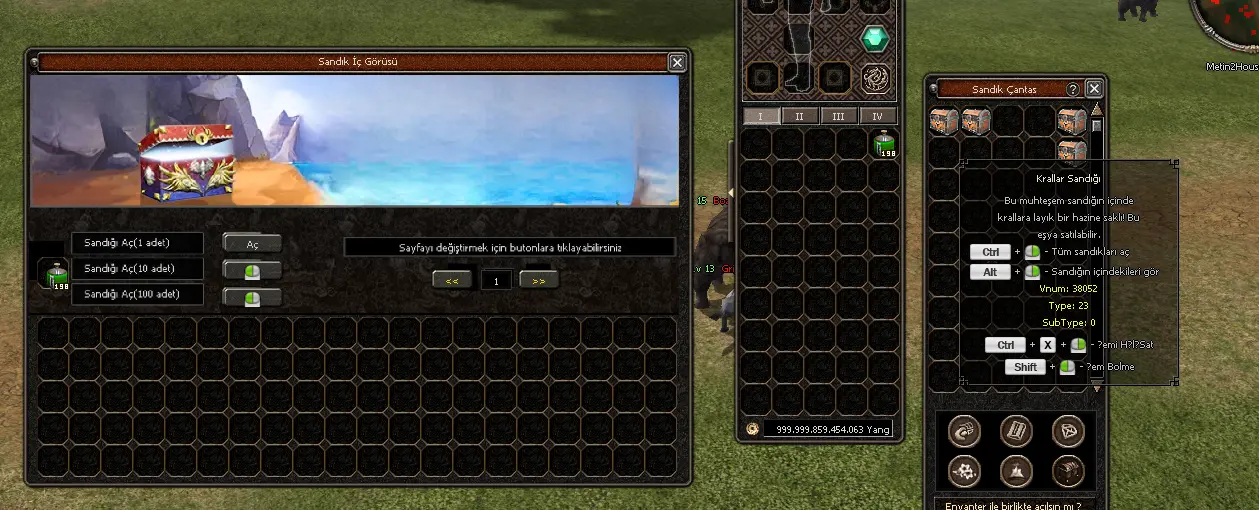Select inventory tab IV
The image size is (1259, 510).
tap(877, 116)
